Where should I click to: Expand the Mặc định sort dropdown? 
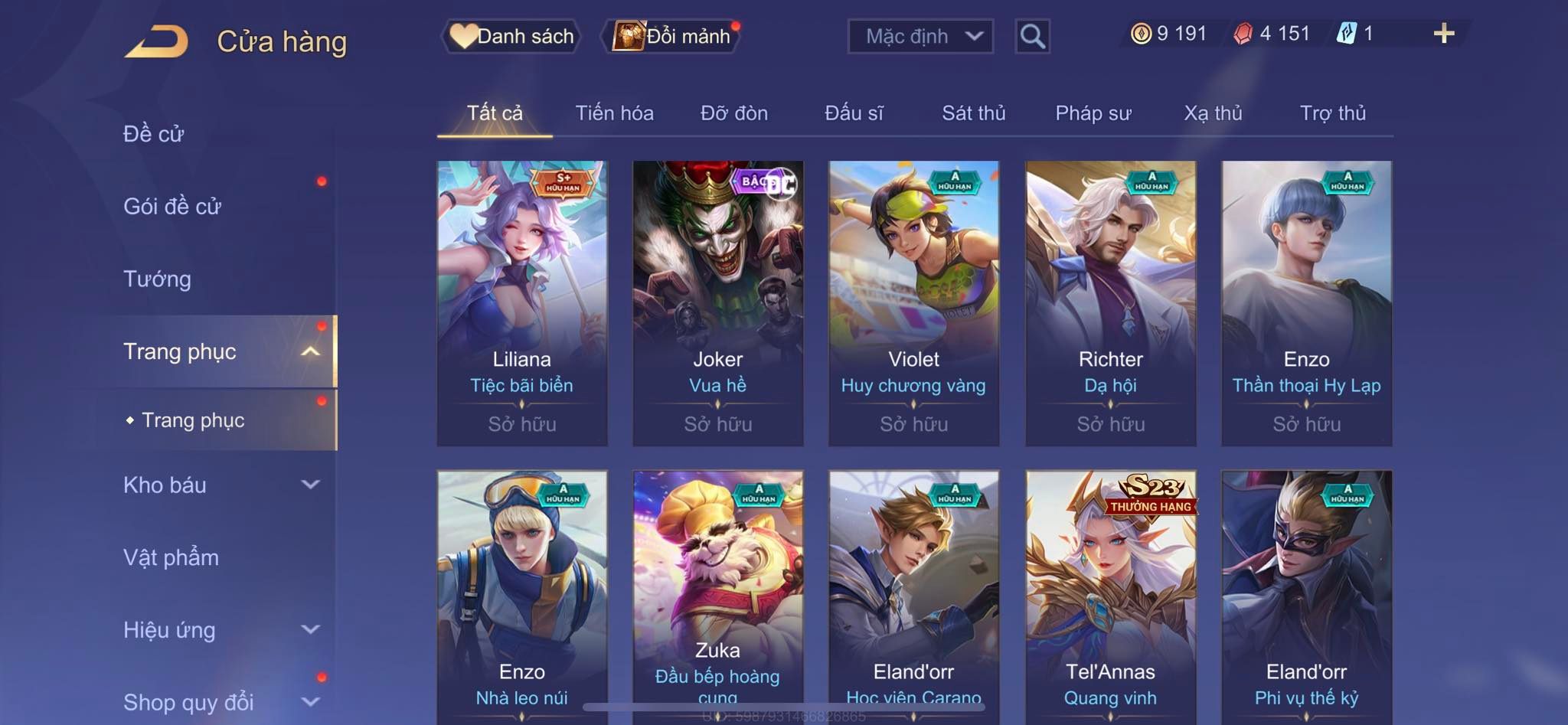tap(920, 36)
